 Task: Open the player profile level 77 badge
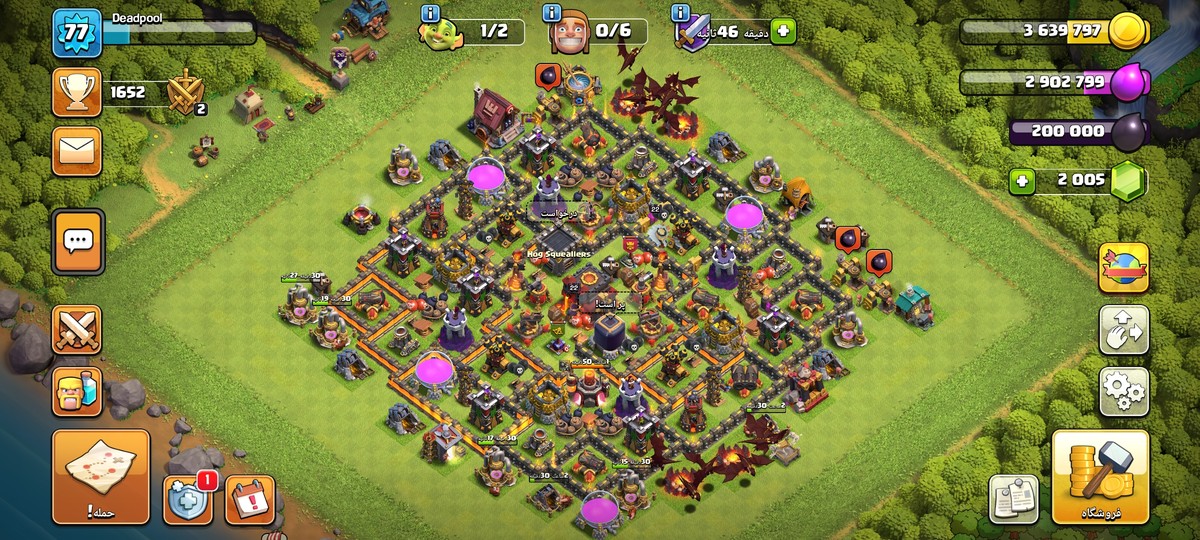click(77, 33)
